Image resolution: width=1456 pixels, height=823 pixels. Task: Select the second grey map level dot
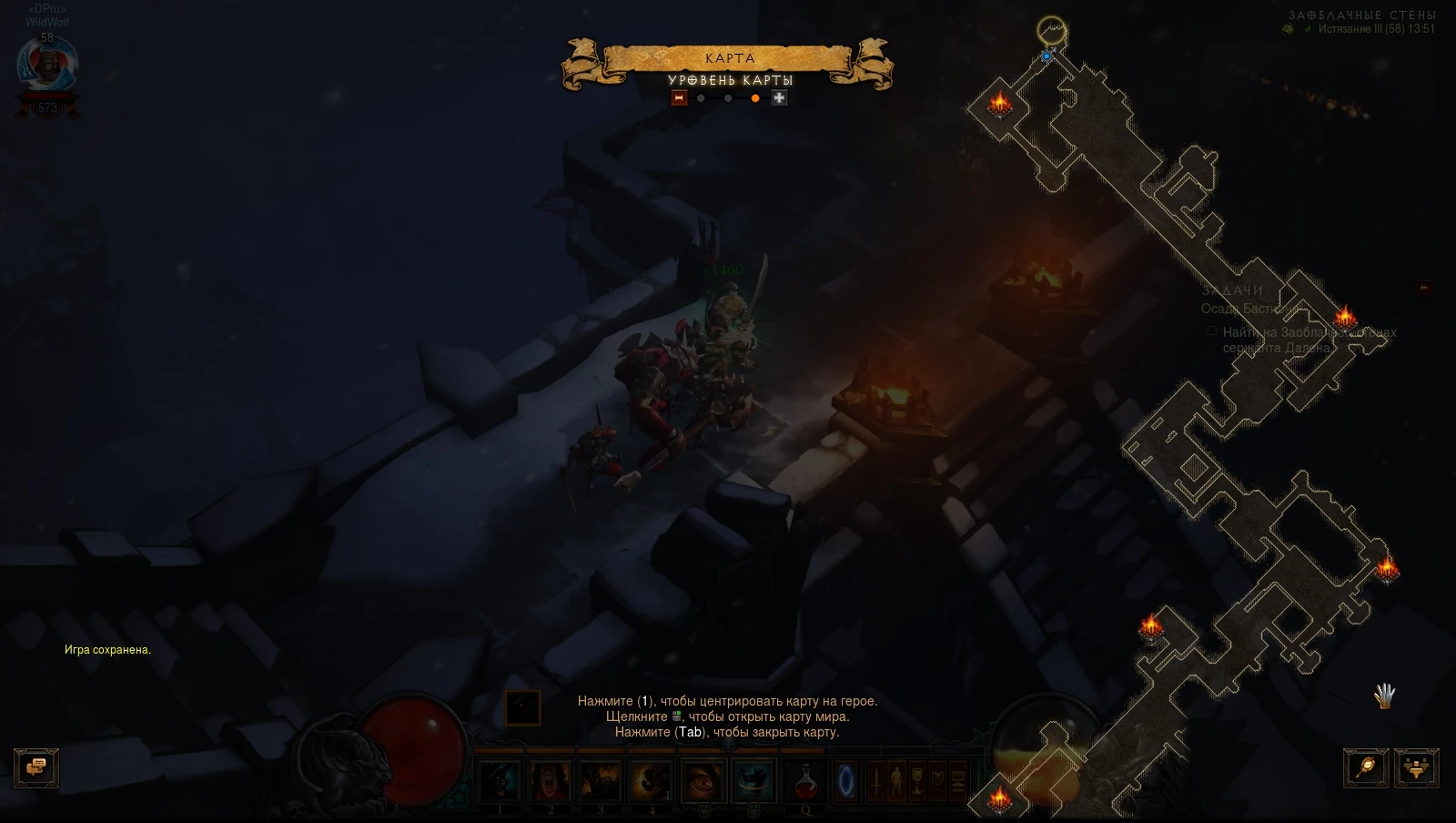click(727, 97)
